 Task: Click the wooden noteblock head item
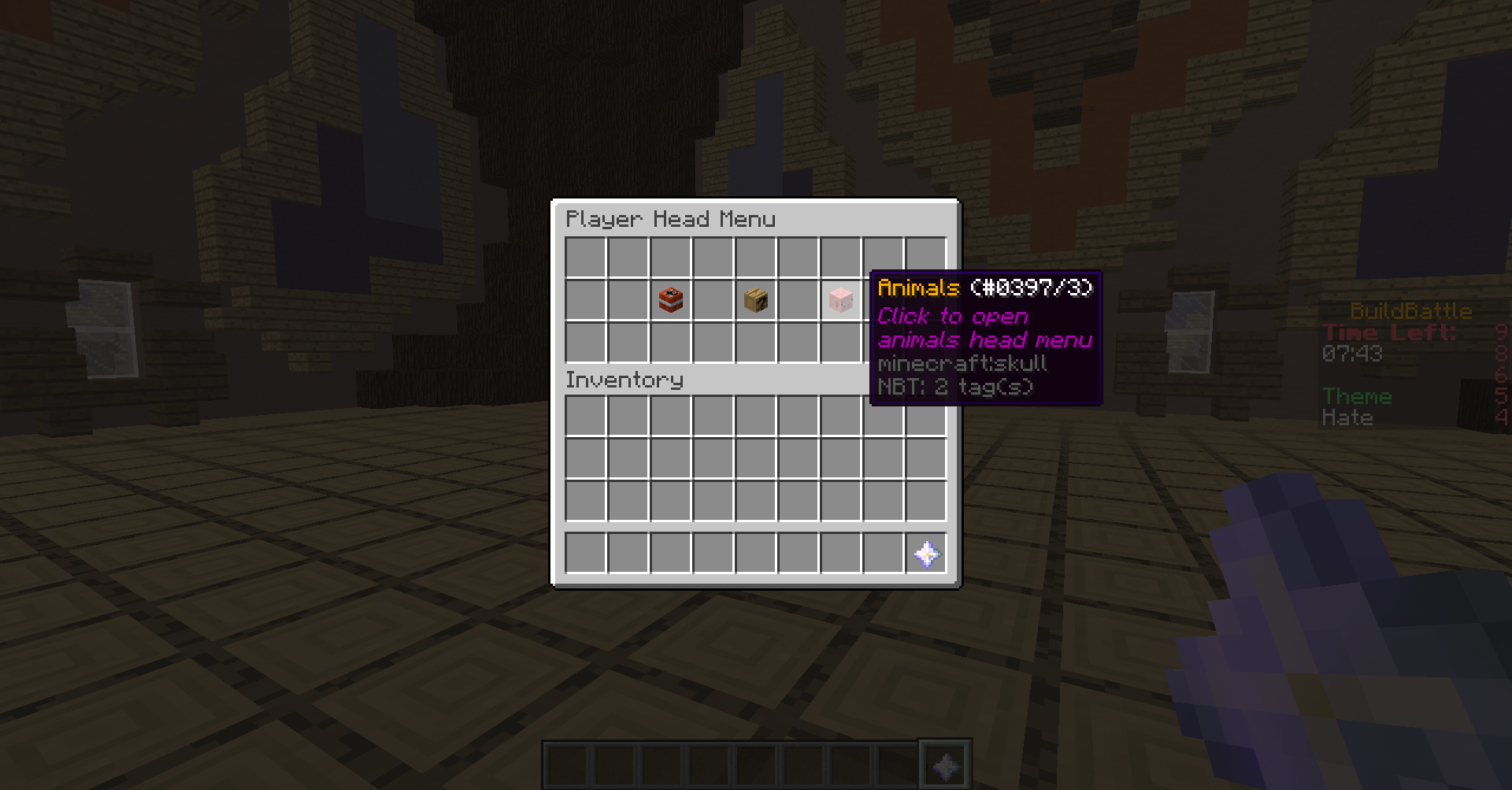point(754,299)
